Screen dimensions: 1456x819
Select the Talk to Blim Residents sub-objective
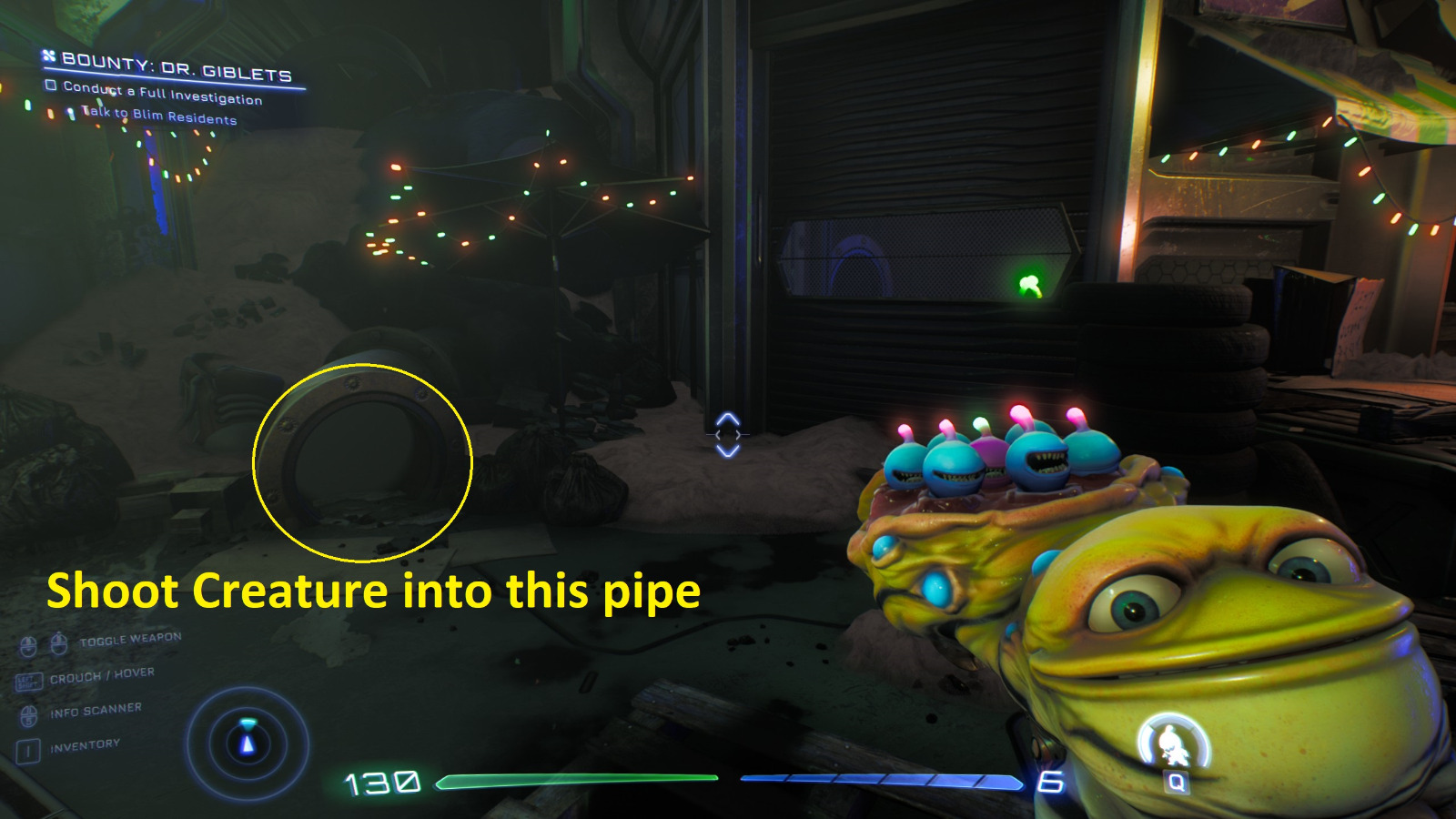158,116
